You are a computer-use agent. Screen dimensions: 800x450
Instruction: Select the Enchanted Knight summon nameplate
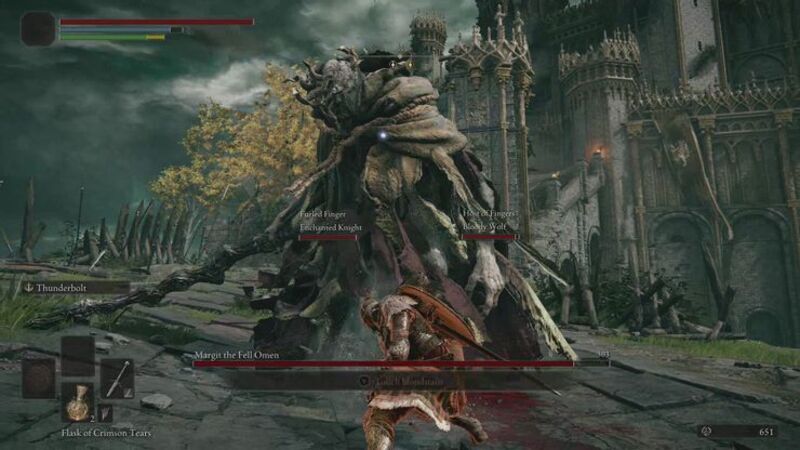click(327, 227)
